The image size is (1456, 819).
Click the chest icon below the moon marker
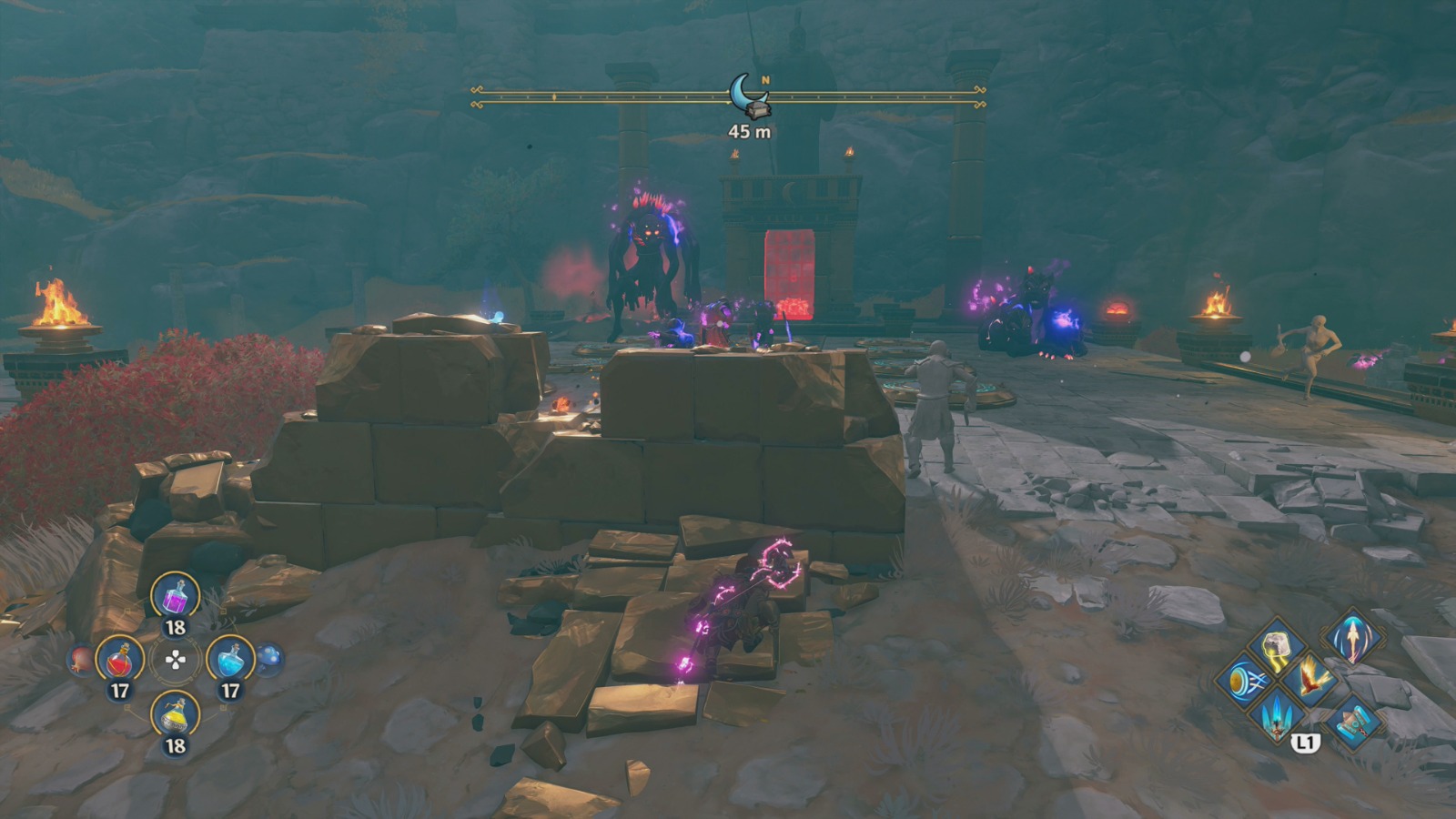point(758,110)
